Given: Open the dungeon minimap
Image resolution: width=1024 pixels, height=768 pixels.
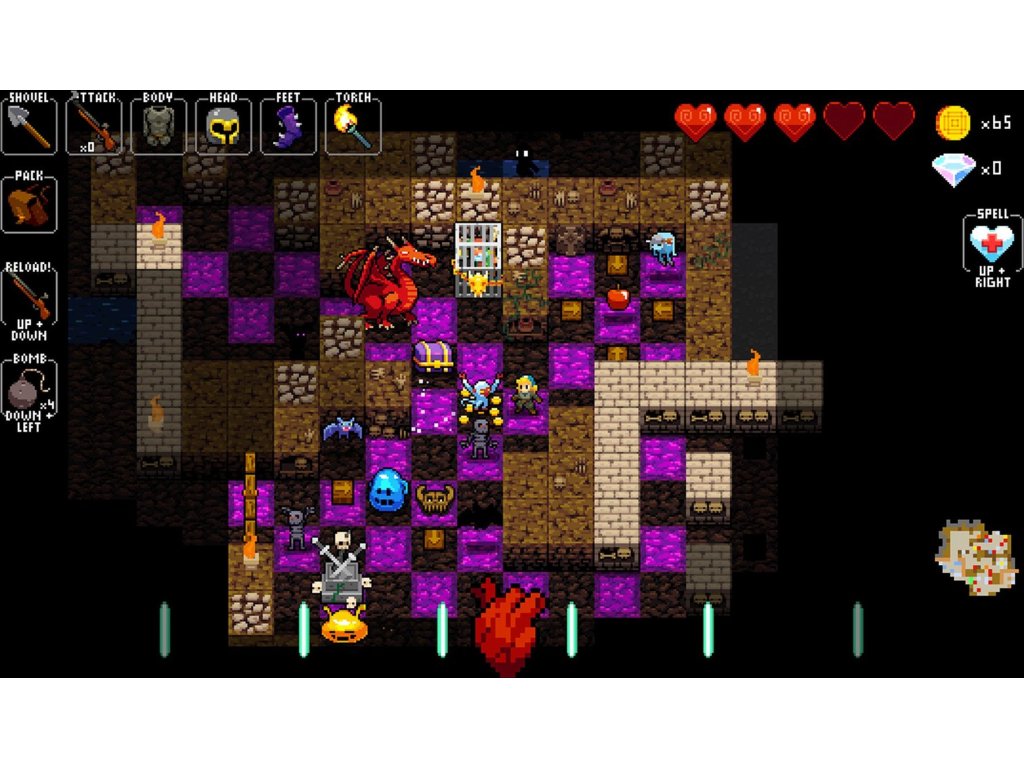Looking at the screenshot, I should 976,558.
